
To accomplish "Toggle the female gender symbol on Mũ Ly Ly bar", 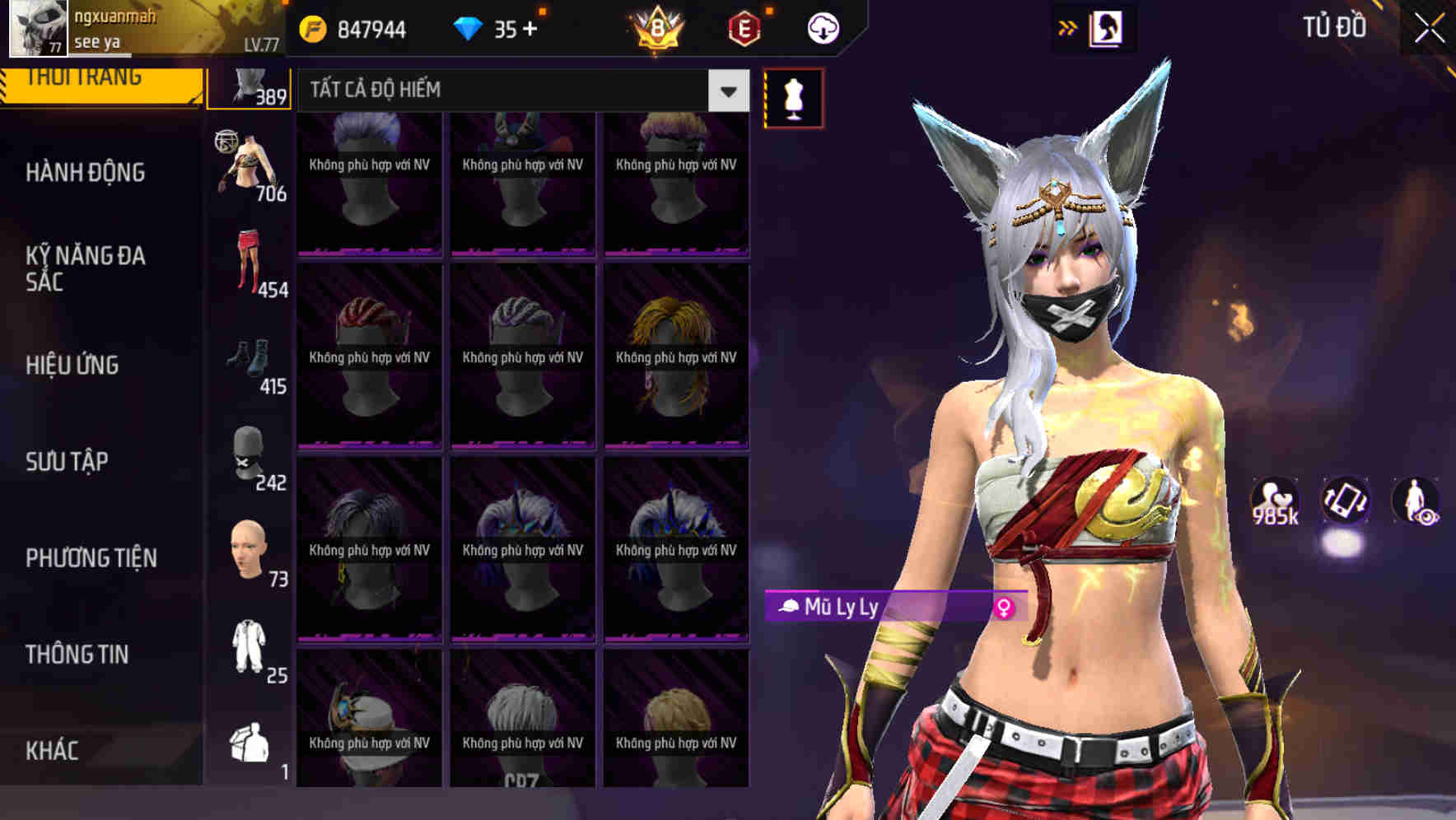I will [1004, 609].
